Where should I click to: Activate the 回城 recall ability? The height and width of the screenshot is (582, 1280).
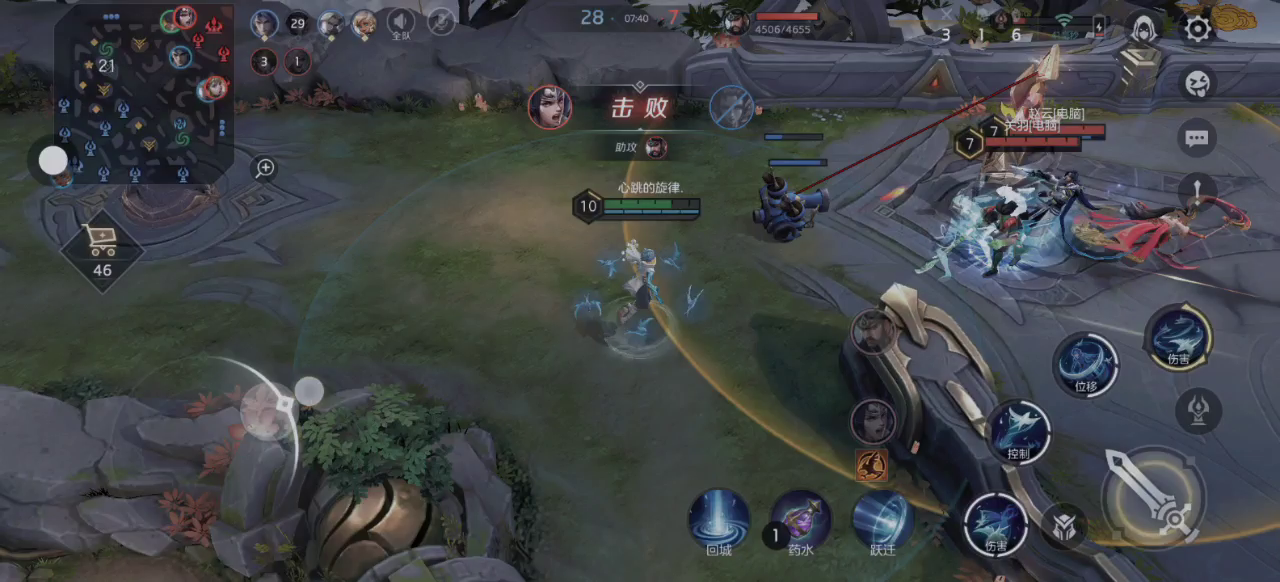[719, 520]
